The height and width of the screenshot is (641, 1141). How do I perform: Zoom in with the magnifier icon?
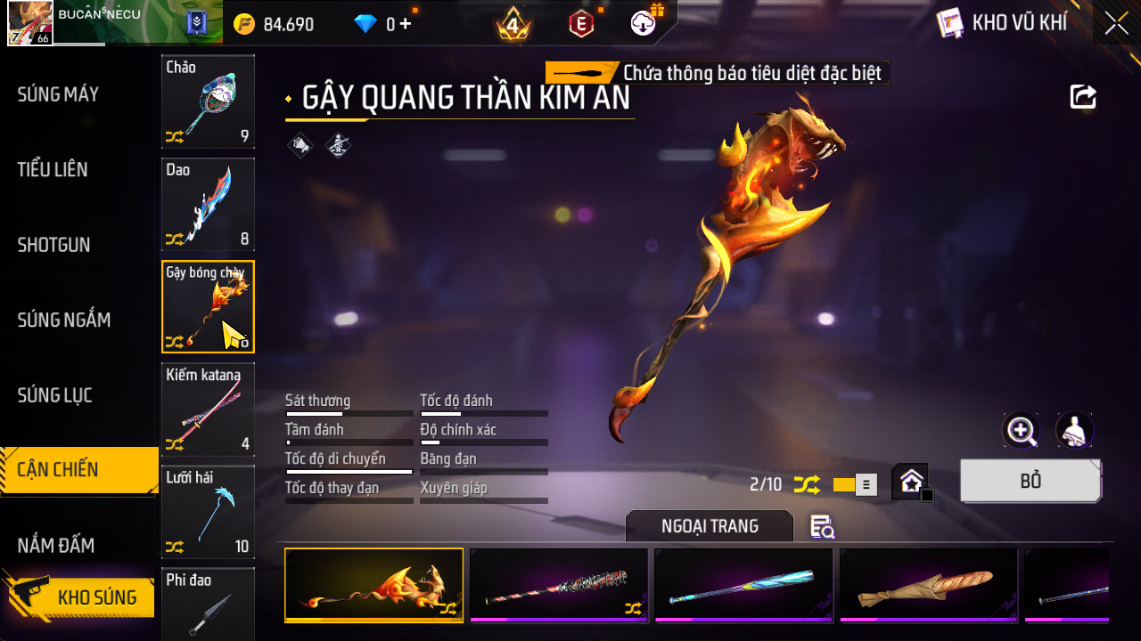[1021, 431]
